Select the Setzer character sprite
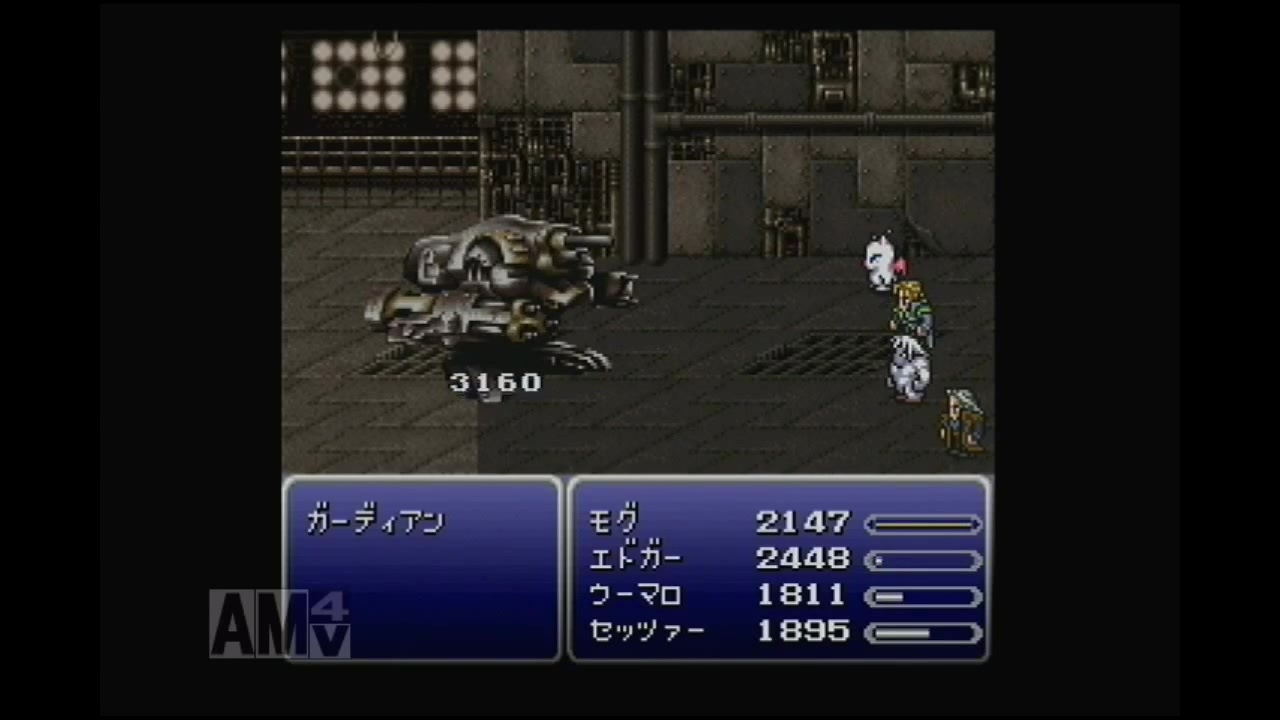Screen dimensions: 1280x720 point(958,420)
